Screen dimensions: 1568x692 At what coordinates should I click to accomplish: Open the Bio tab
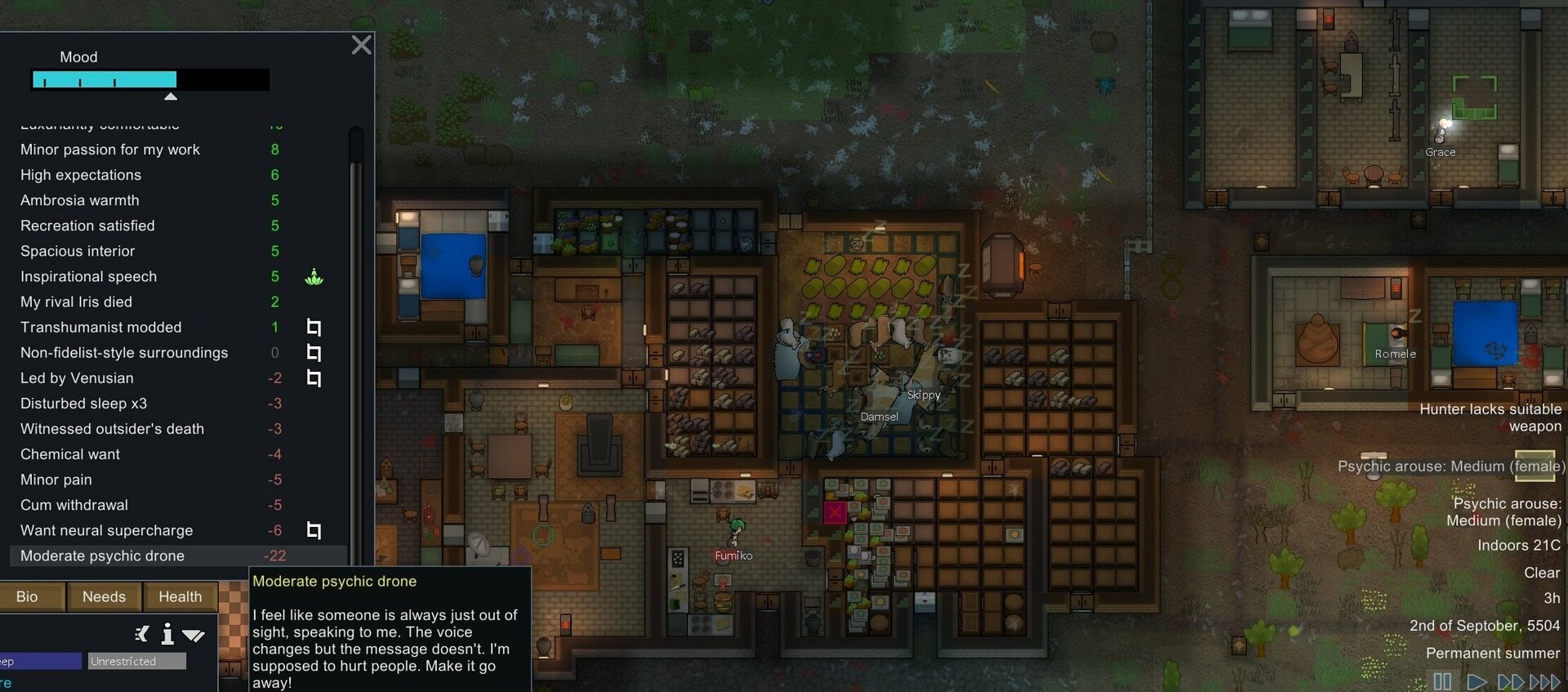(26, 596)
